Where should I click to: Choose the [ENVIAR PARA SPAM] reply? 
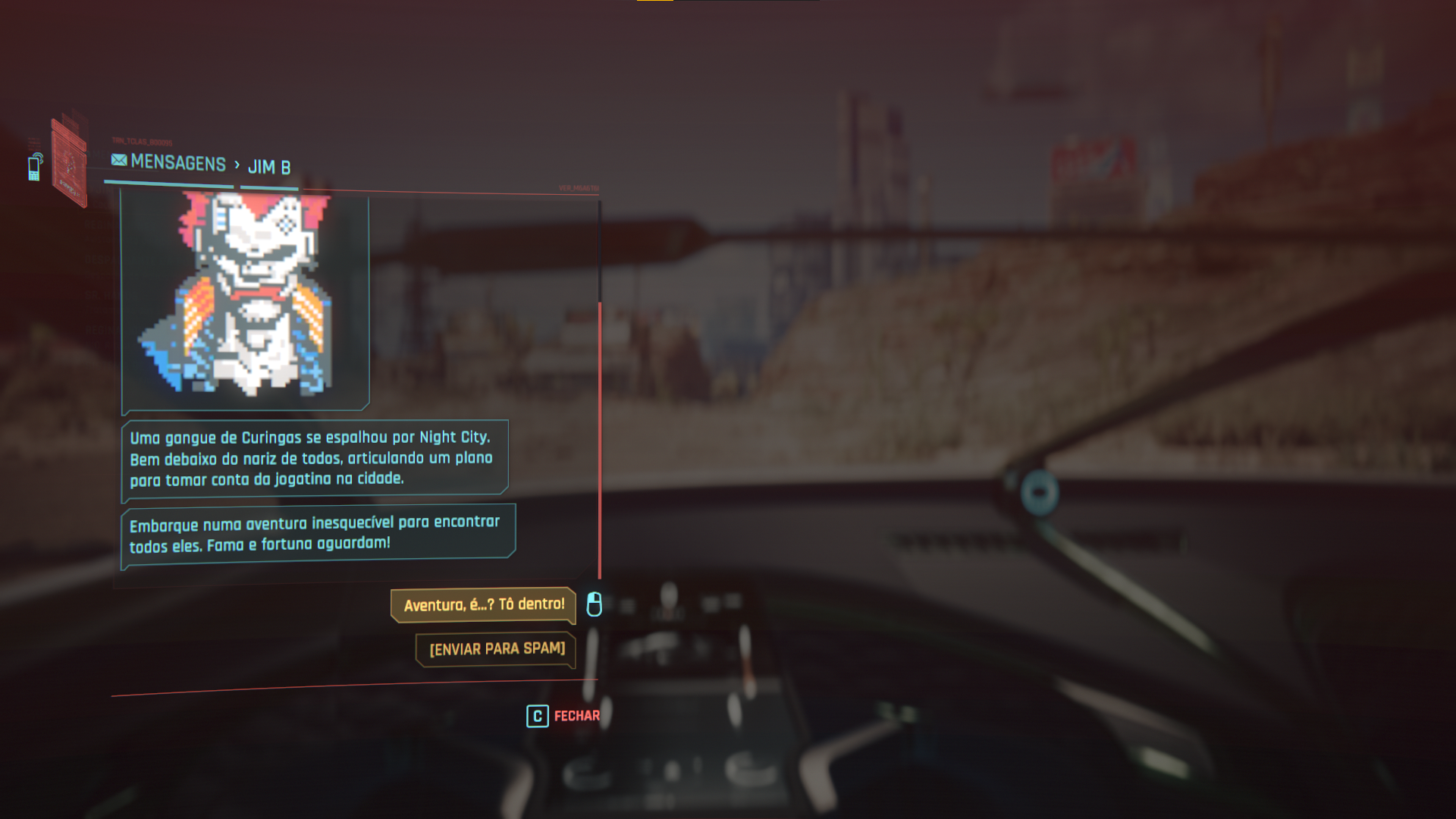[x=496, y=649]
